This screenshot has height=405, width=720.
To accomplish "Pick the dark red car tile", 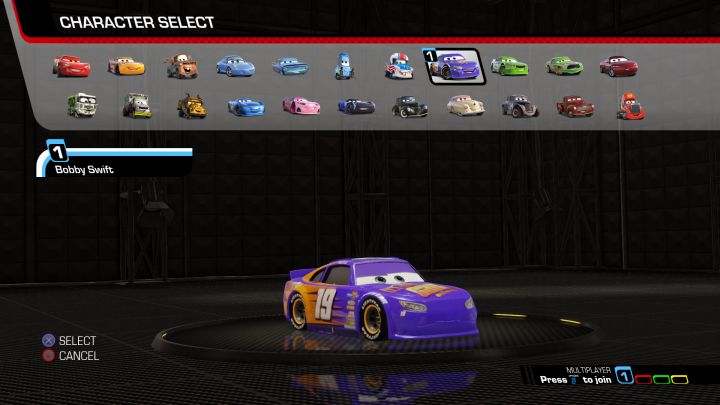I will click(618, 66).
